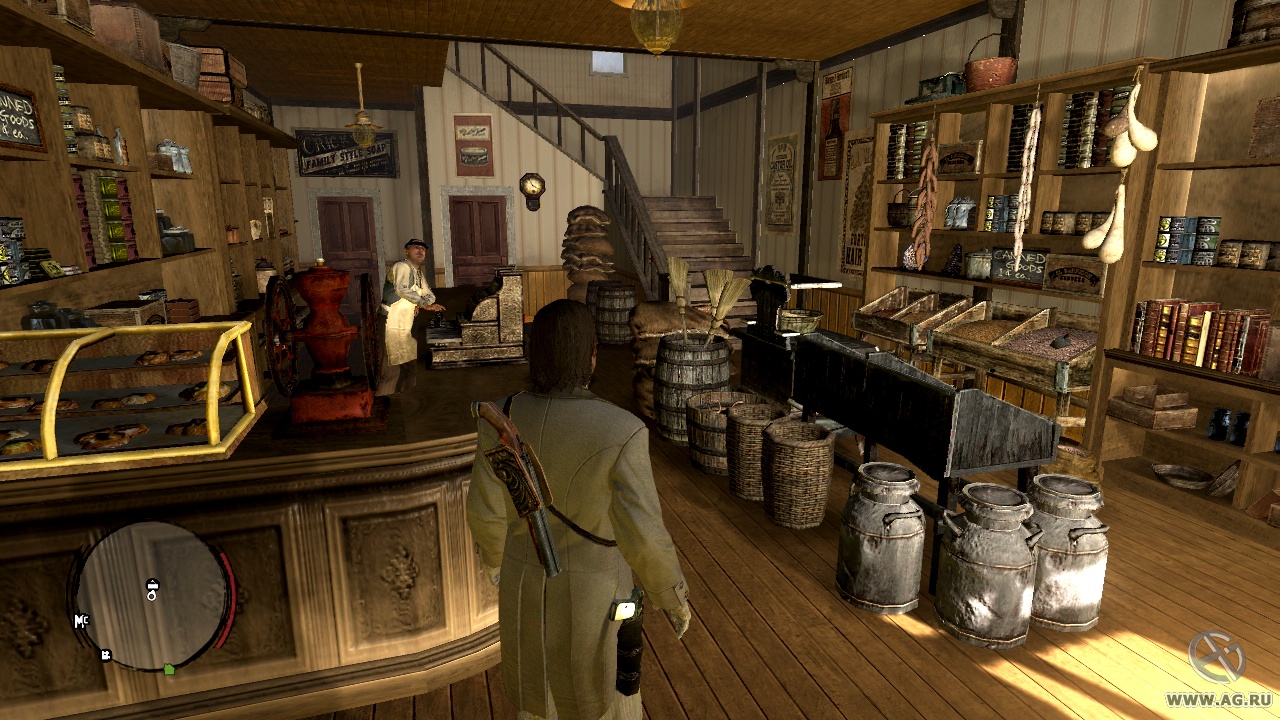Click the circular minimap
Screen dimensions: 1280x720
[152, 596]
